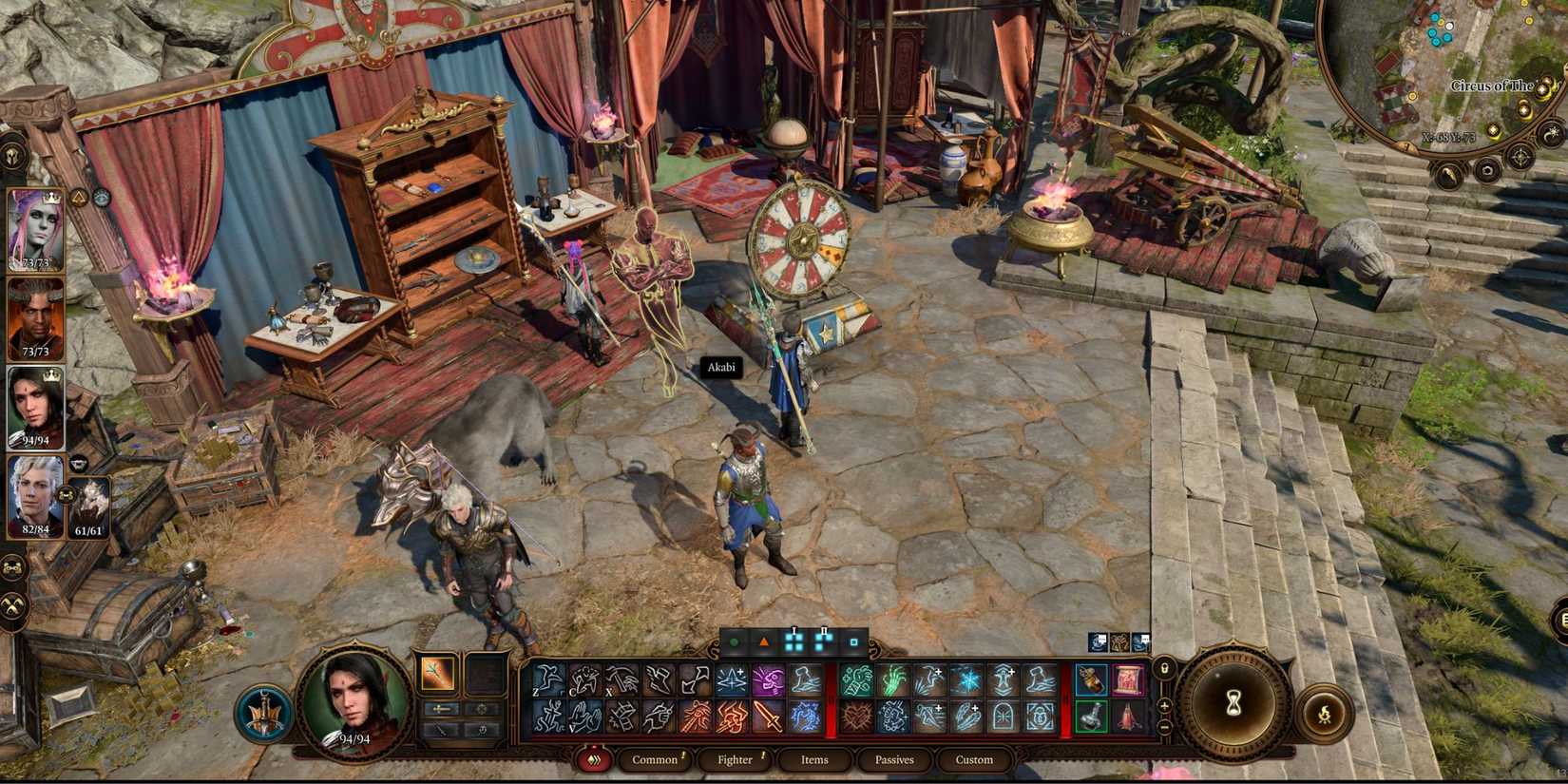The width and height of the screenshot is (1568, 784).
Task: Click the minus button to collapse a hotbar row
Action: coord(1164,727)
